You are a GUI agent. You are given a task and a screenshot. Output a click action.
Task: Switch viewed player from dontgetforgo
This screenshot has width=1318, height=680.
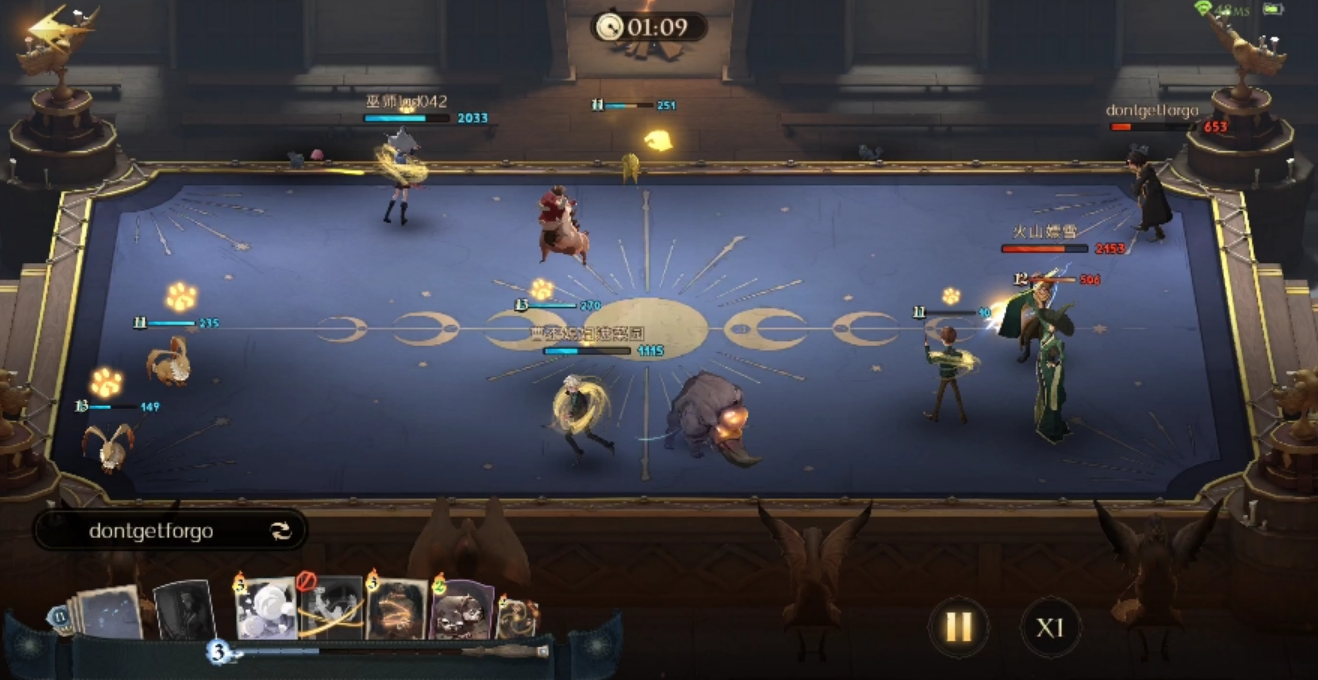tap(281, 531)
